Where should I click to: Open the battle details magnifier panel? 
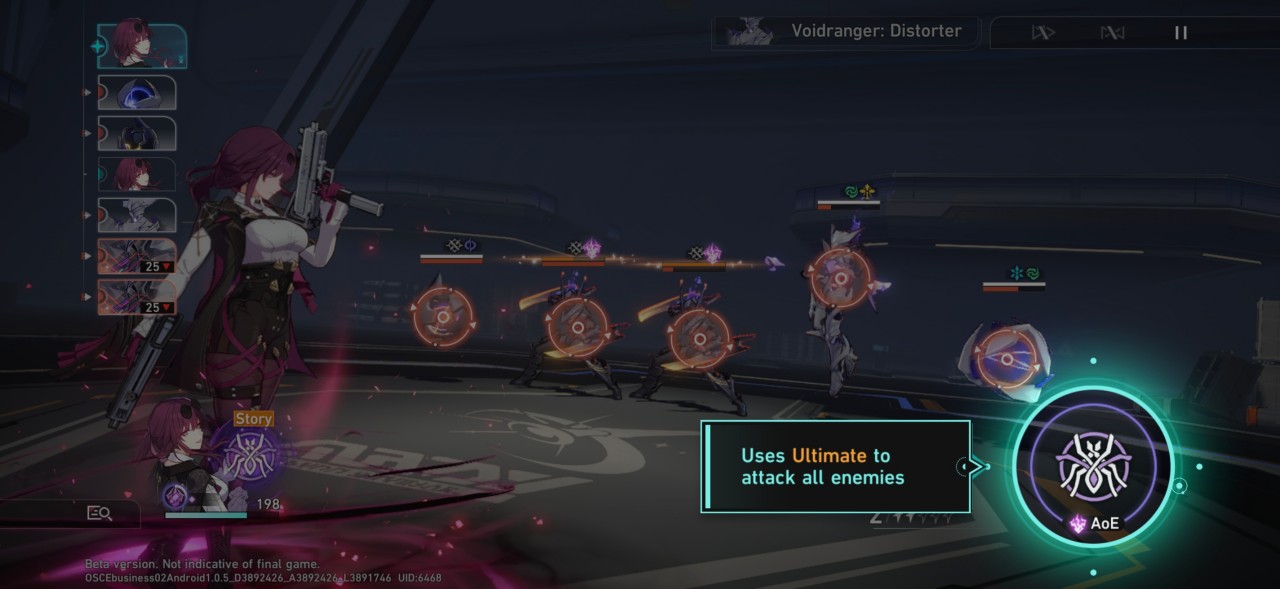point(99,513)
